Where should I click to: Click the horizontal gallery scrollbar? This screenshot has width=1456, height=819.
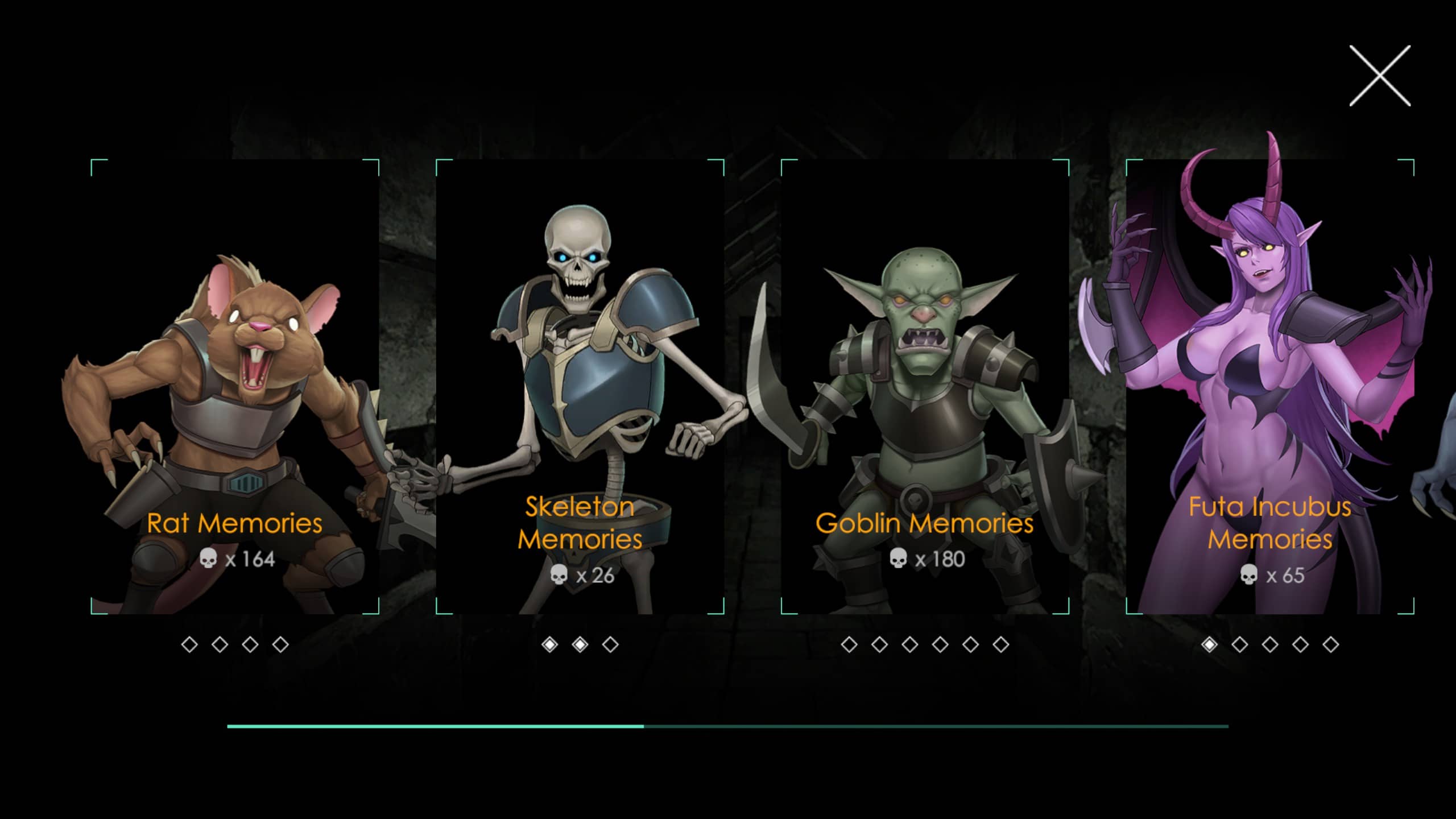click(727, 726)
